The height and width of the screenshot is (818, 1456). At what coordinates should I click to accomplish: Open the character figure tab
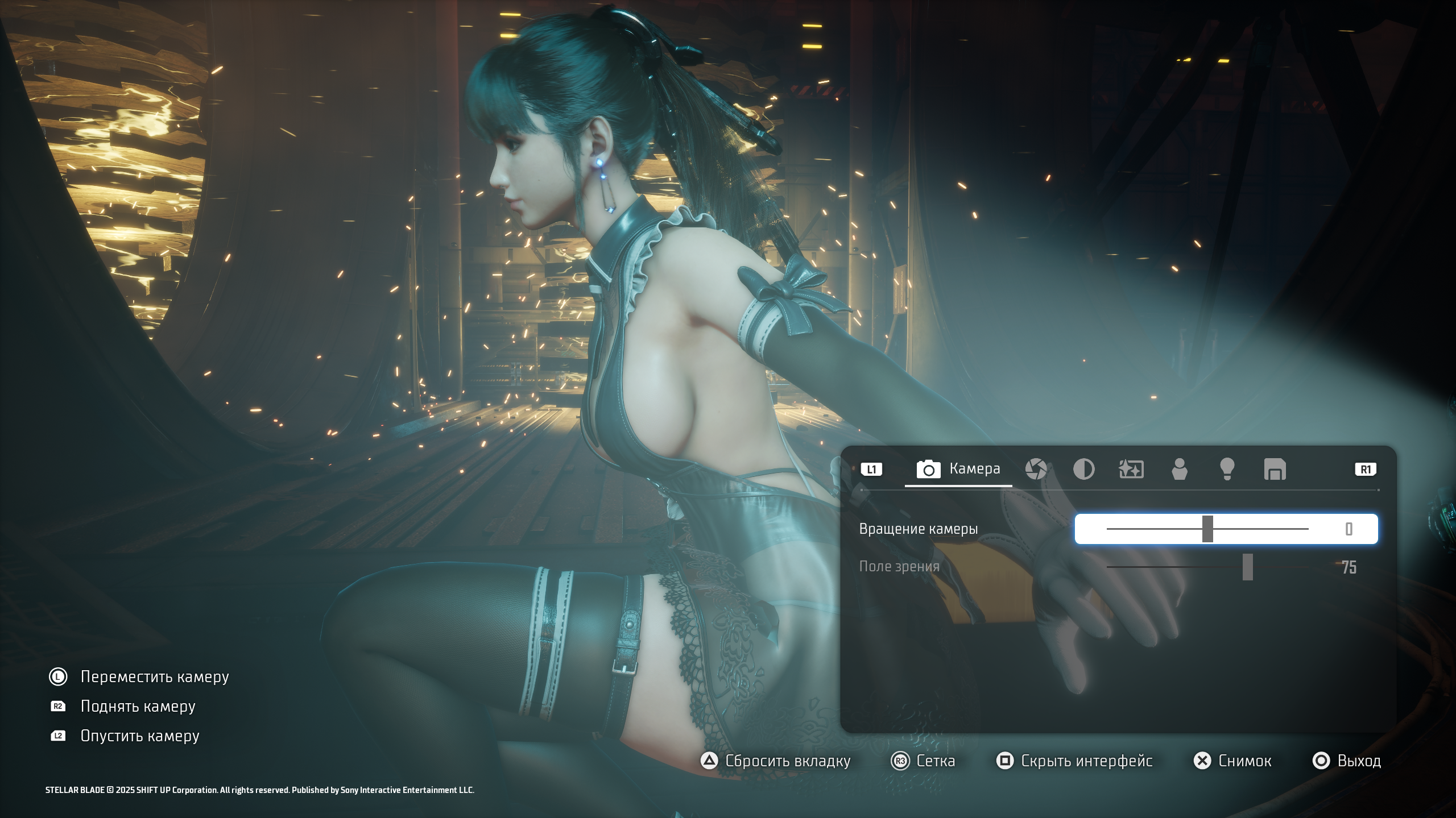coord(1180,470)
